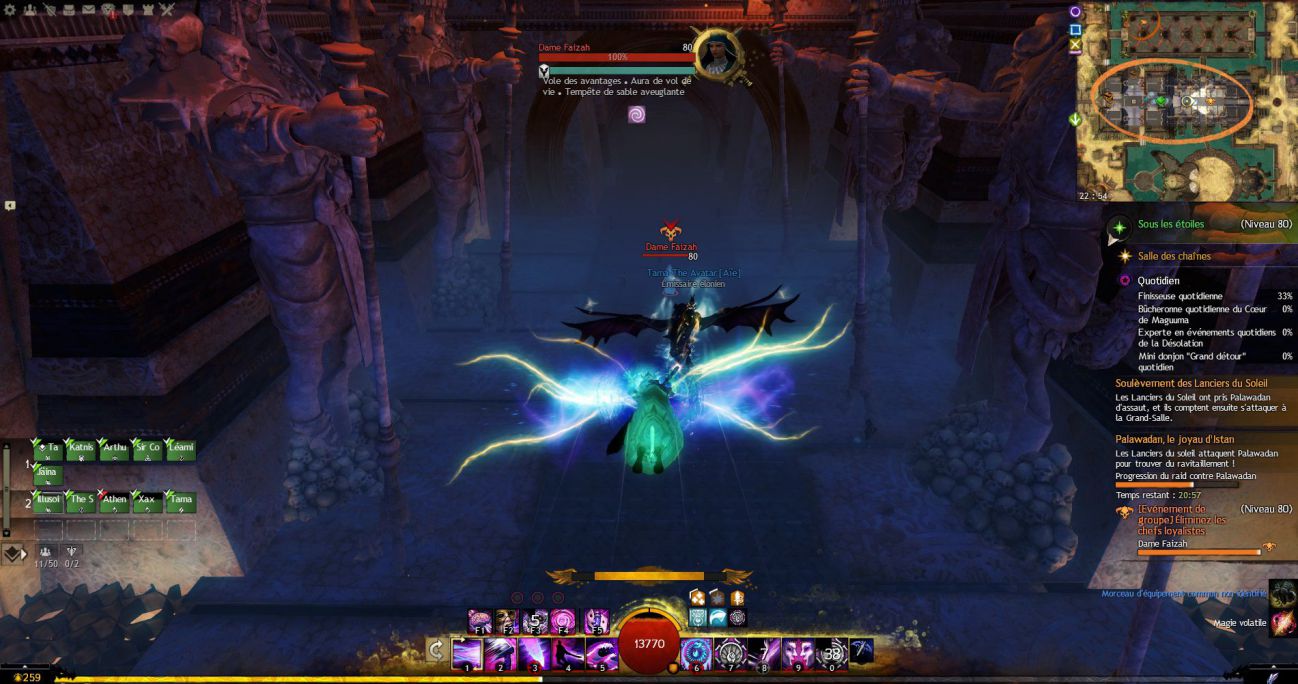Use the twin masks skill in slot 9
This screenshot has width=1298, height=684.
(x=796, y=653)
